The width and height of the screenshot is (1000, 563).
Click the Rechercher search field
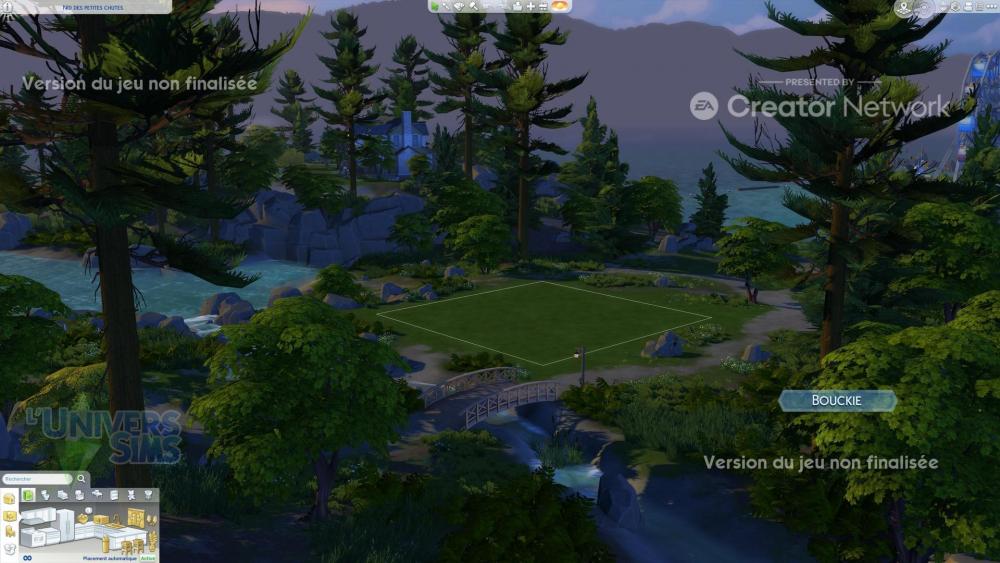pos(33,479)
